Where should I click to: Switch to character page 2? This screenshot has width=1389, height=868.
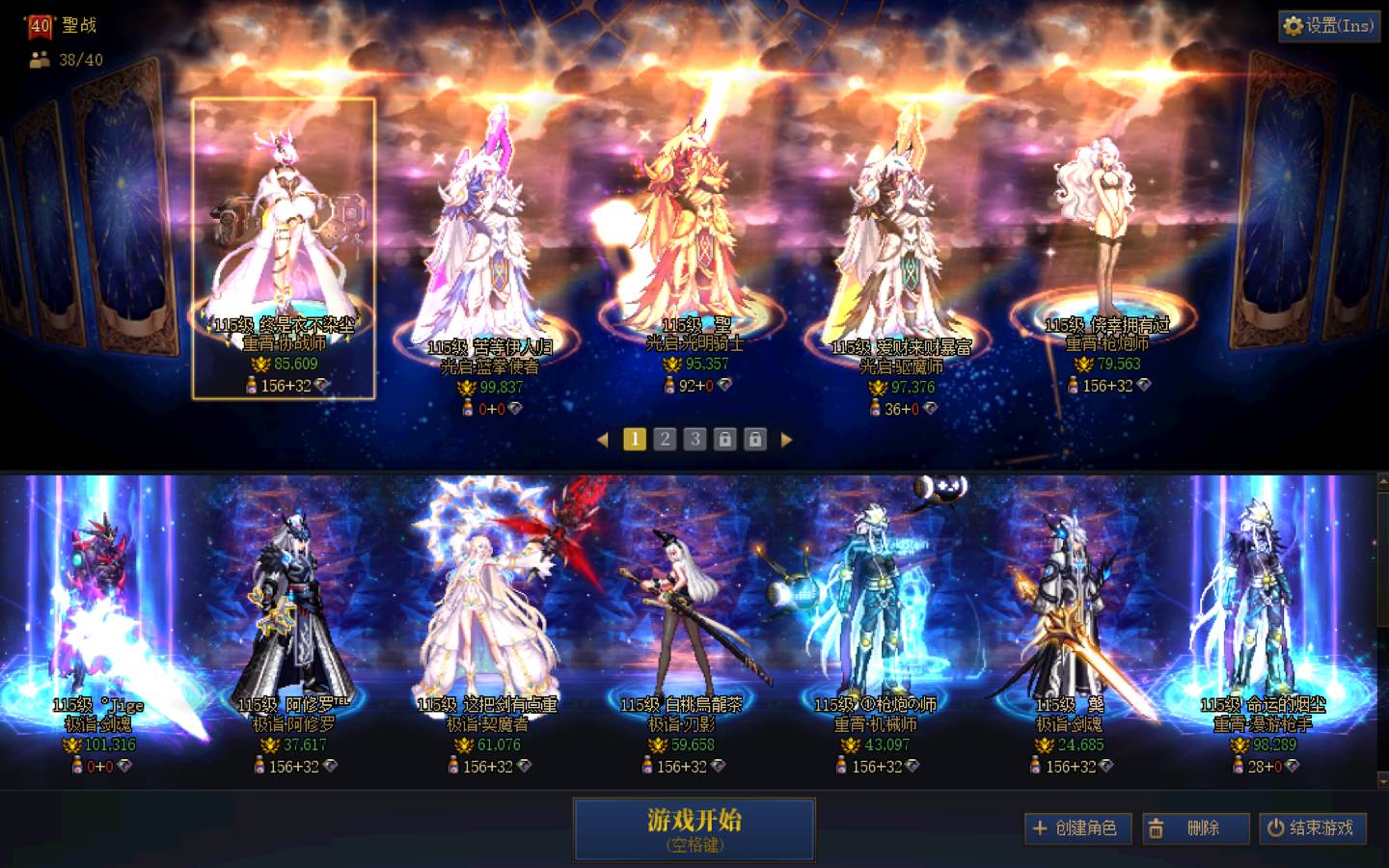click(664, 439)
